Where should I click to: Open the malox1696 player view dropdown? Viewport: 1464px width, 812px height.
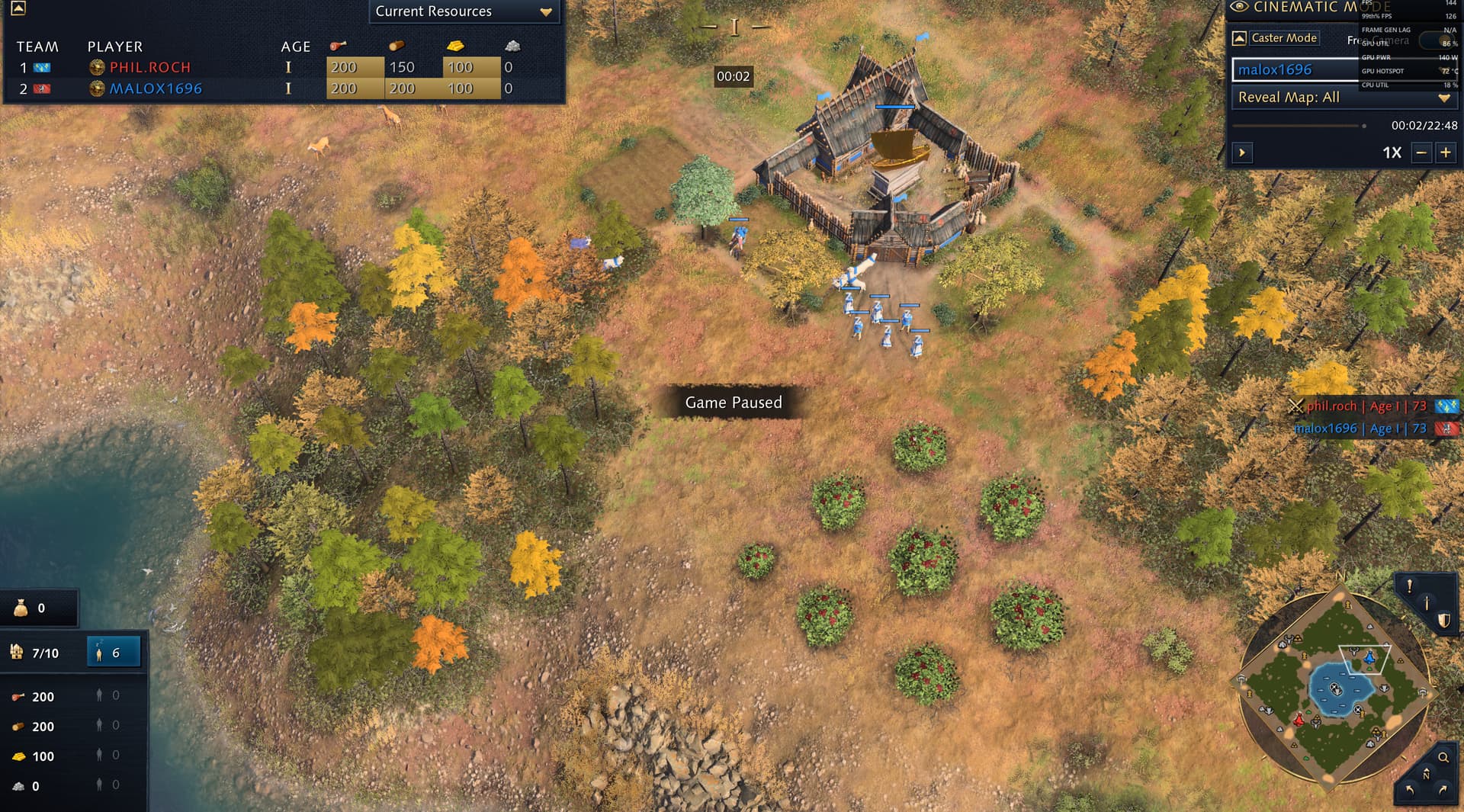[1296, 69]
